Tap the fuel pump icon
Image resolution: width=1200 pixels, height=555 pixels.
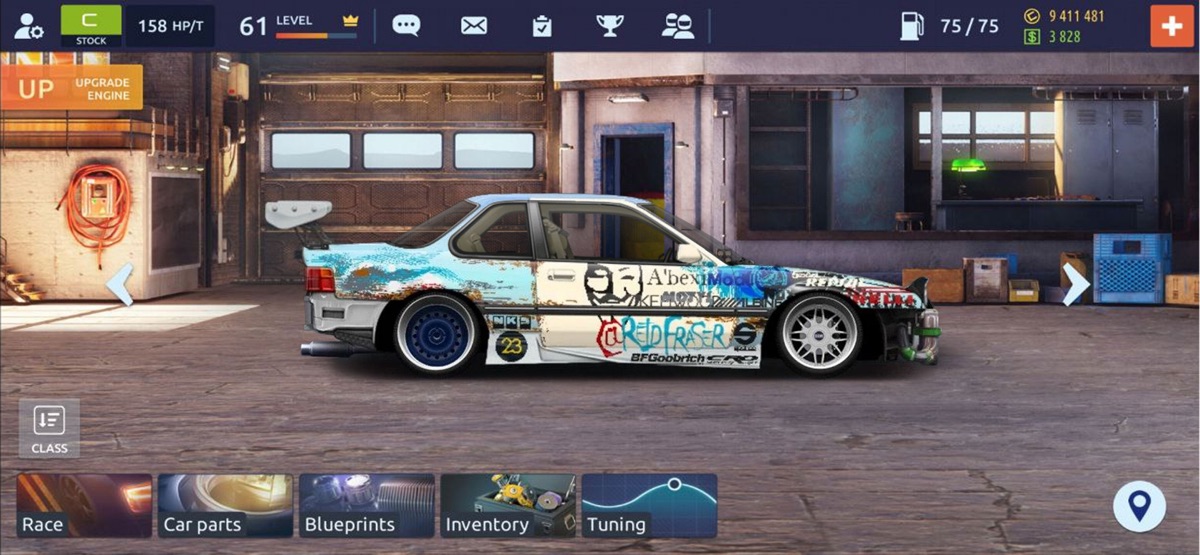coord(912,26)
